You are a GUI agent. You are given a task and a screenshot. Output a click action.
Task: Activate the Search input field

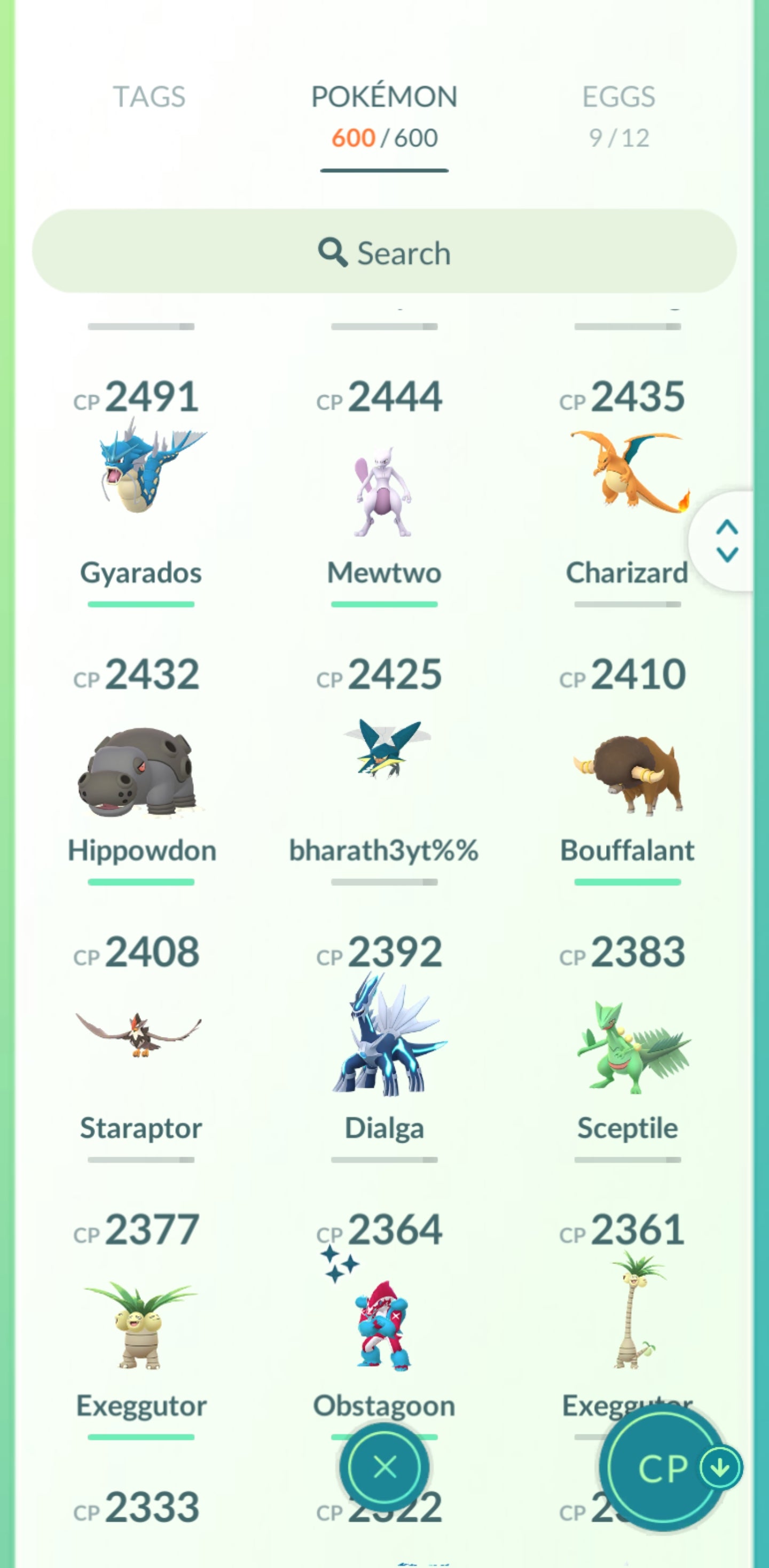coord(384,252)
